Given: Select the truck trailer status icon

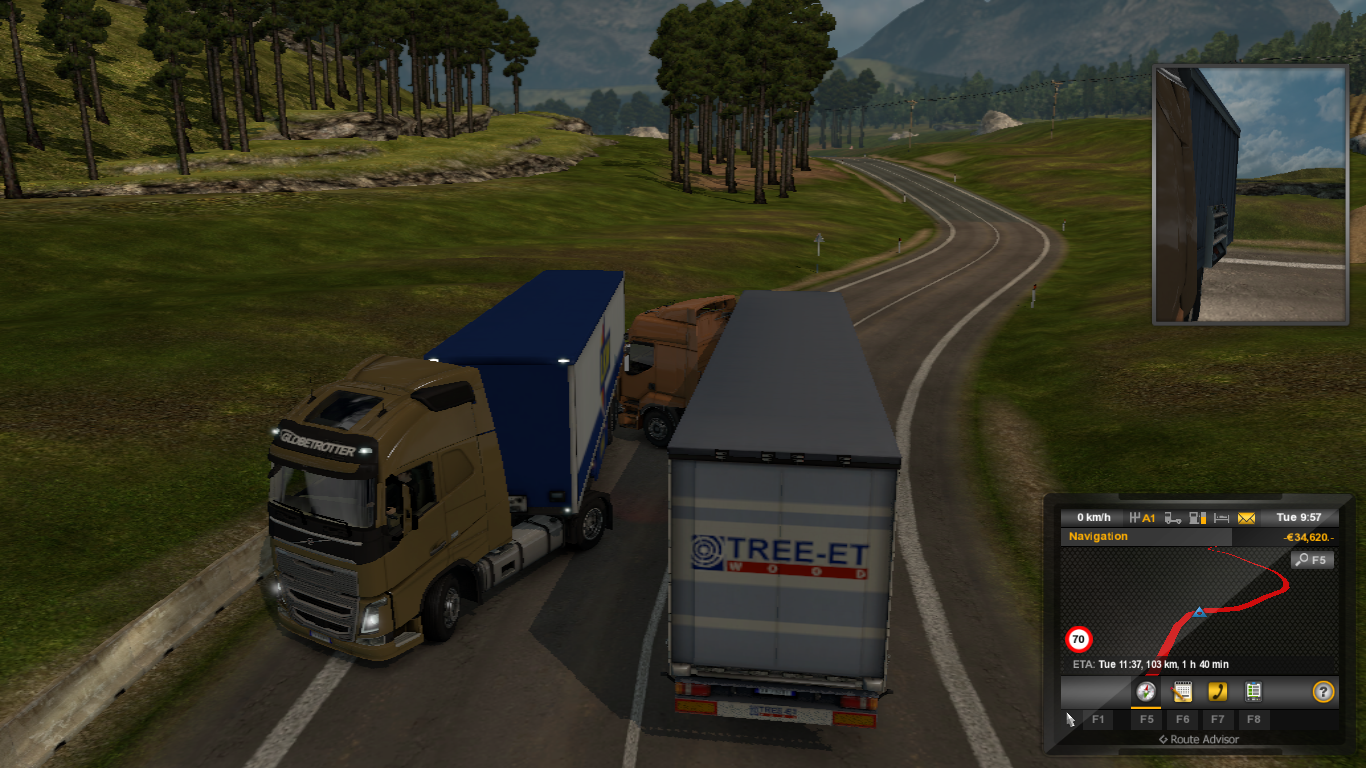Looking at the screenshot, I should tap(1172, 517).
